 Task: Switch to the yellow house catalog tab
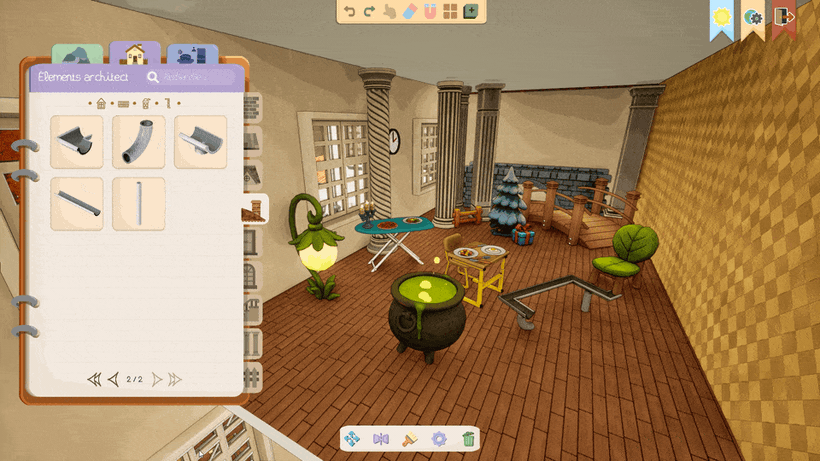click(135, 54)
